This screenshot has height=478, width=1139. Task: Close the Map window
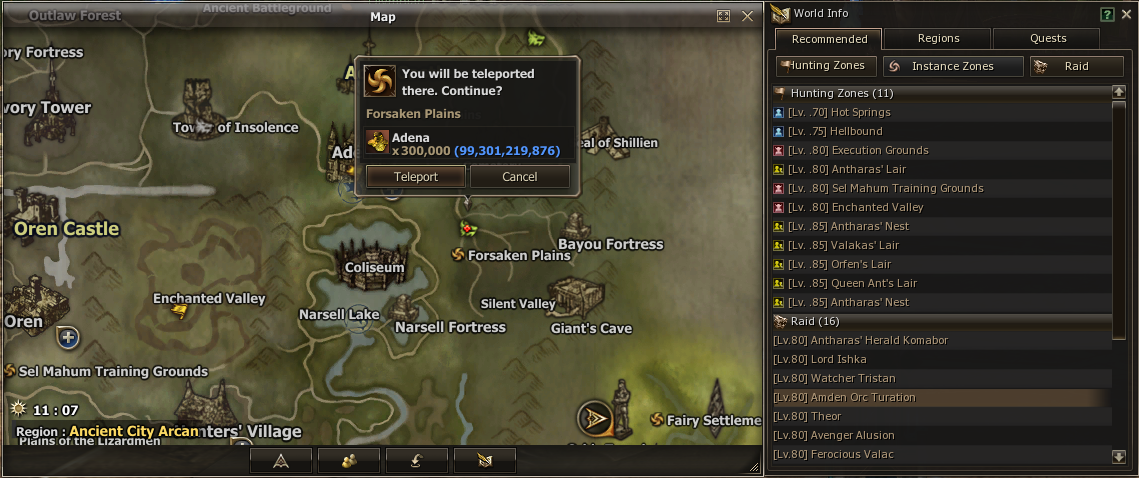[747, 16]
